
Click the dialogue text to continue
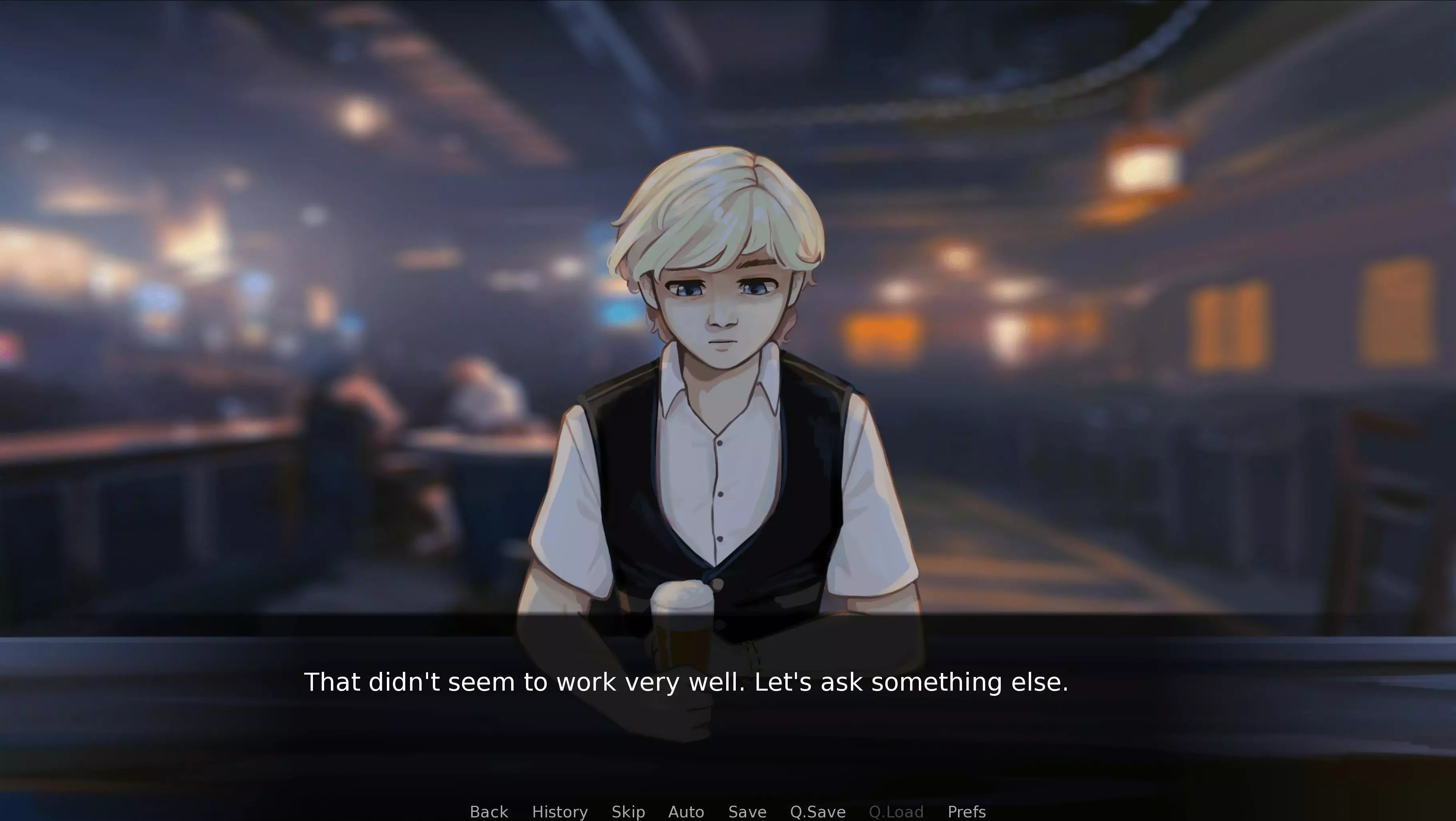[685, 682]
